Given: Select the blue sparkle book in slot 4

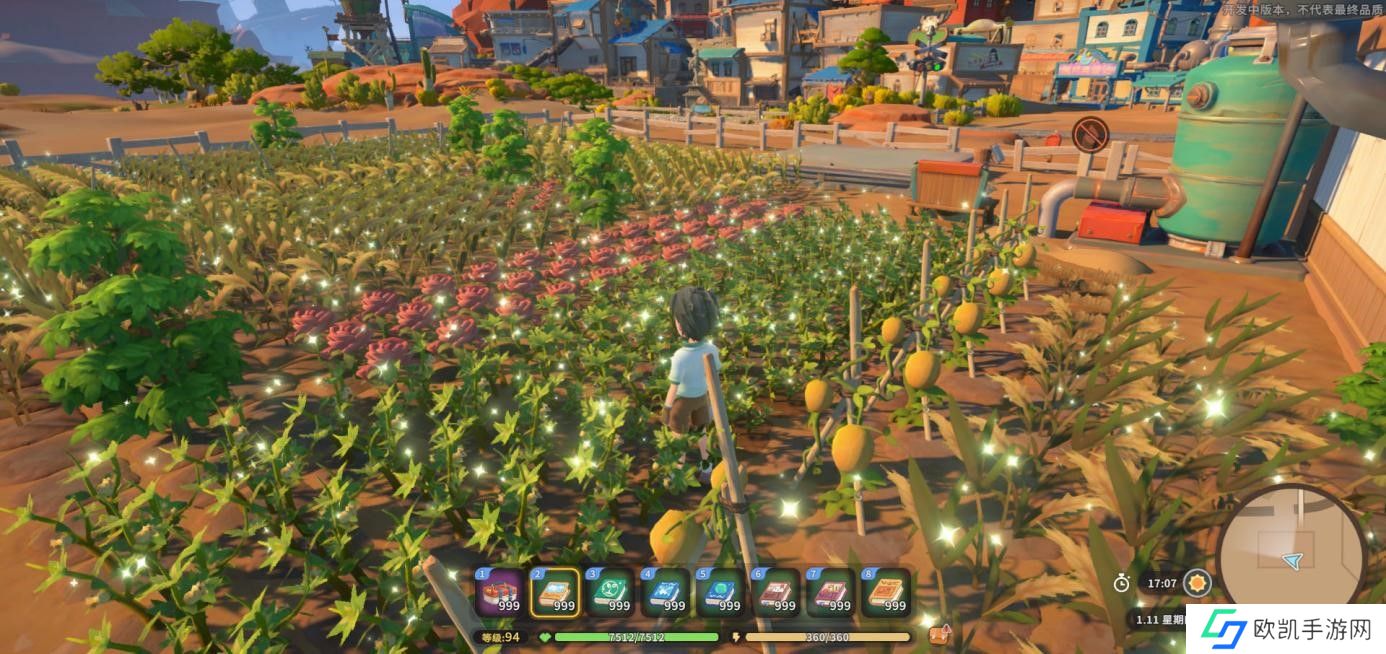Looking at the screenshot, I should coord(666,592).
